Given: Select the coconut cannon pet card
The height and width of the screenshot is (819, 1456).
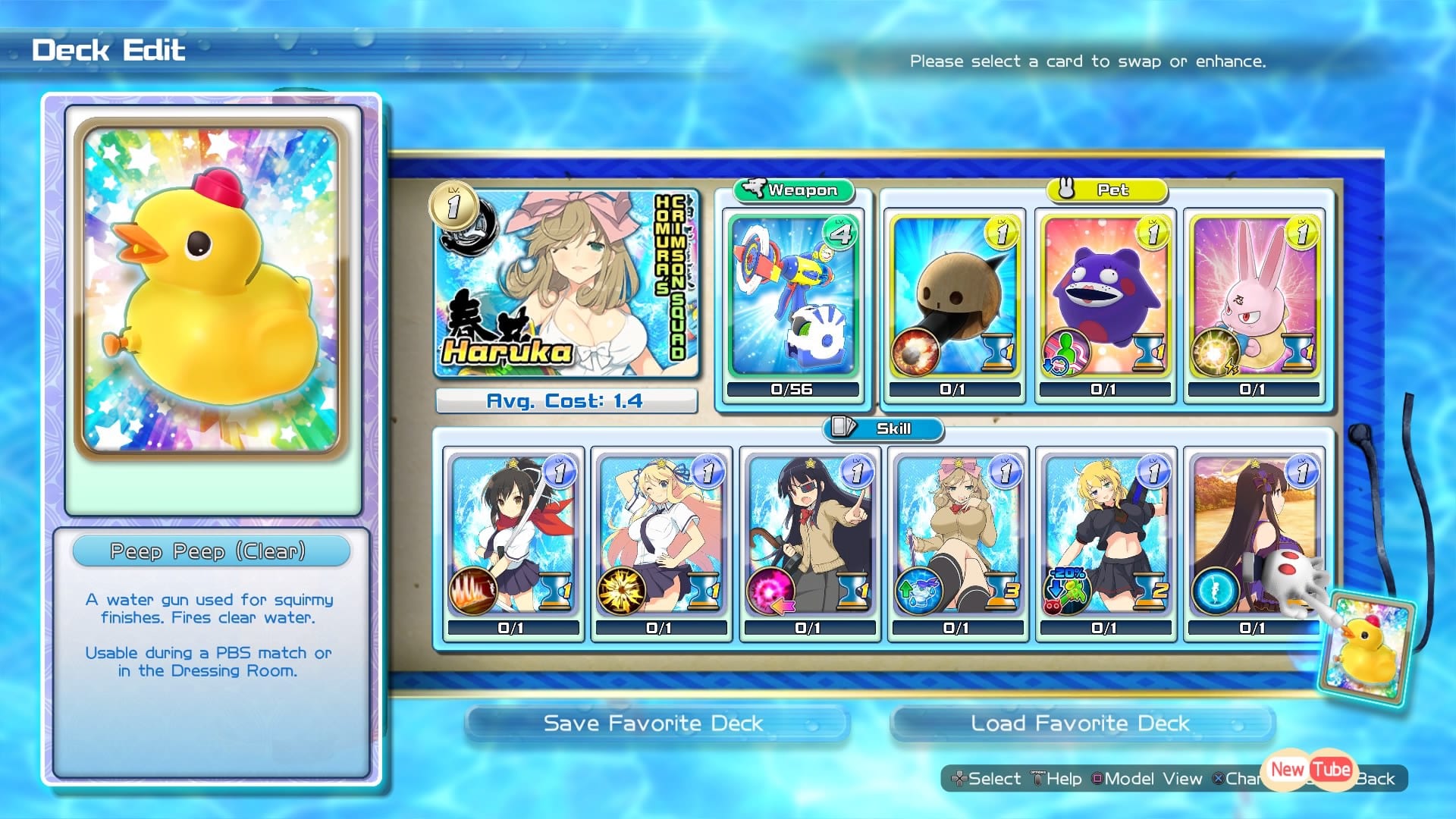Looking at the screenshot, I should 954,297.
